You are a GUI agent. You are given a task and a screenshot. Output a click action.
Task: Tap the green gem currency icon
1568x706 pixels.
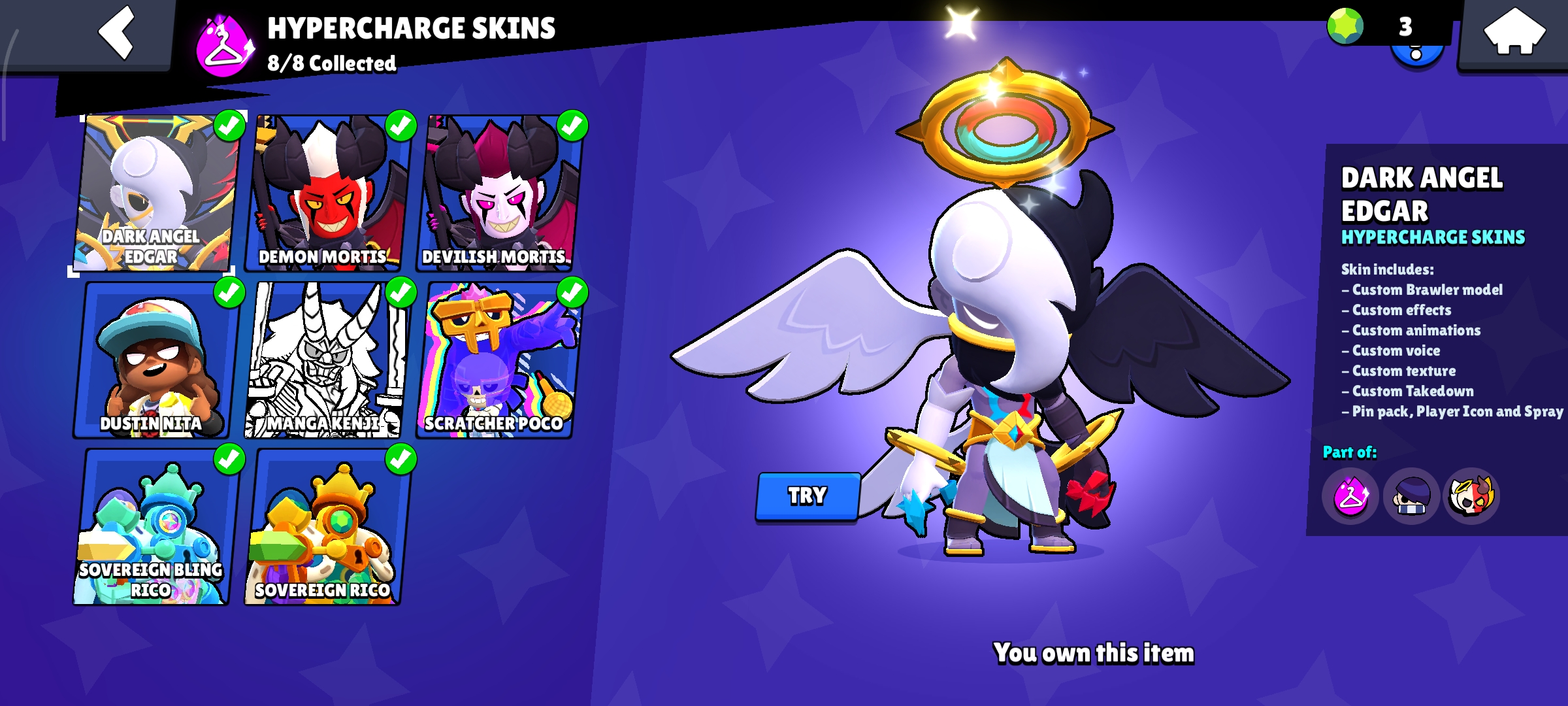click(x=1345, y=27)
